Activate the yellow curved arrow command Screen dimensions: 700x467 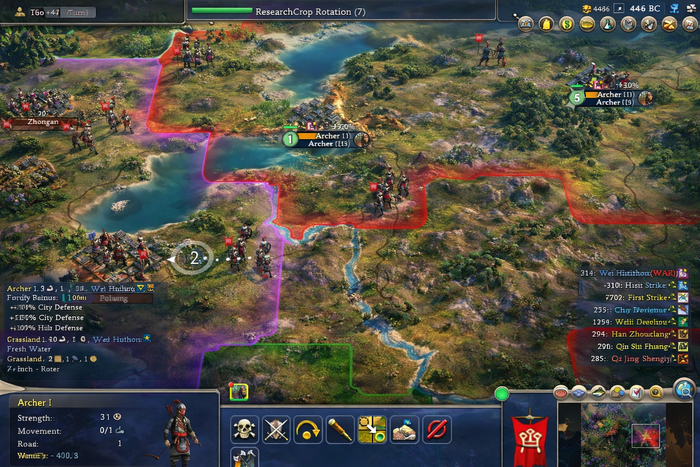(308, 430)
